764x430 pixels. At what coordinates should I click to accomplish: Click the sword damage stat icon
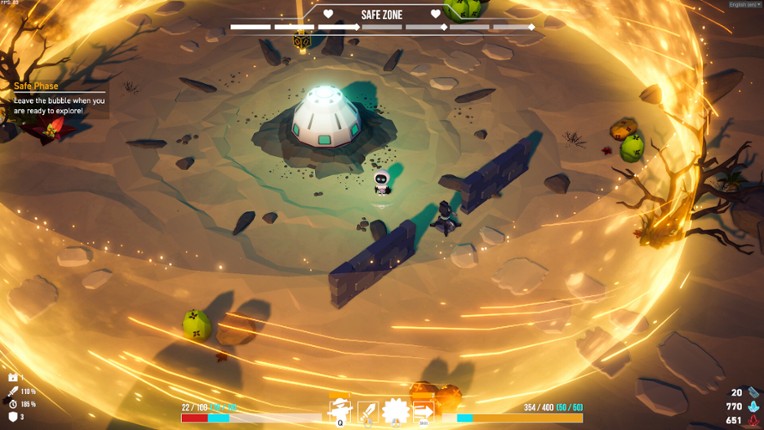pos(13,391)
